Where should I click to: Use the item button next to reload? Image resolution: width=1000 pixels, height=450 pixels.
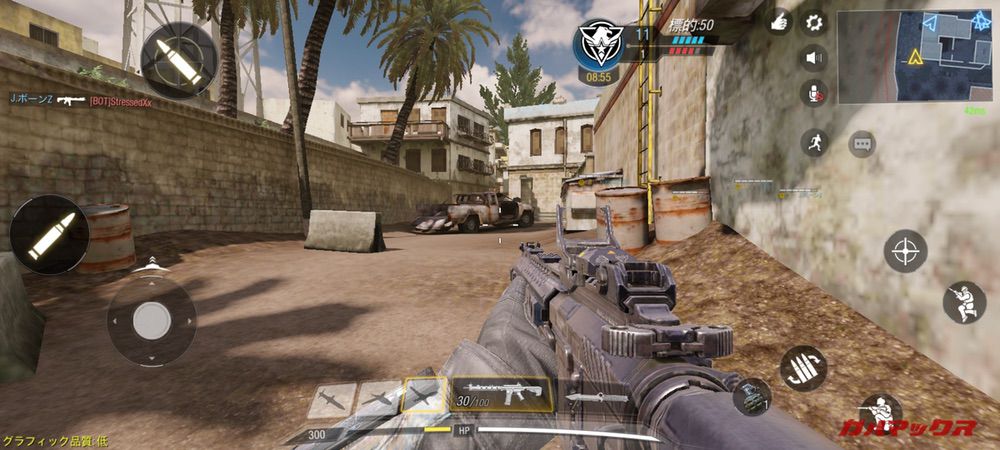coord(752,395)
